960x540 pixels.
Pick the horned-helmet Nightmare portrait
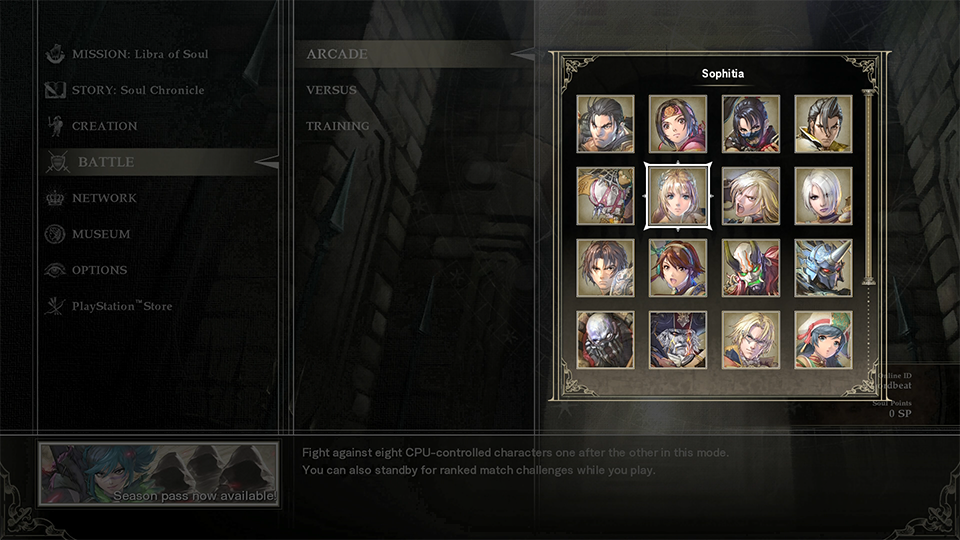[824, 268]
